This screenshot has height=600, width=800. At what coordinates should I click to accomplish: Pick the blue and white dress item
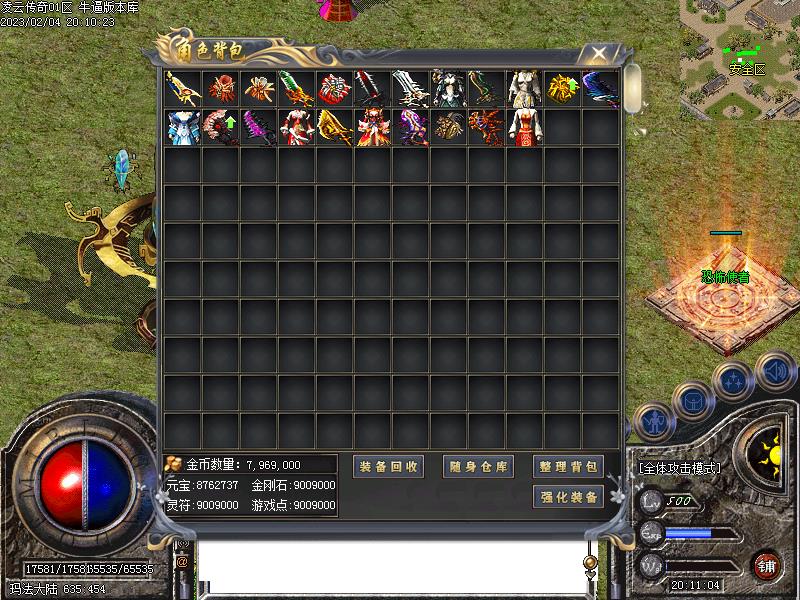point(183,127)
